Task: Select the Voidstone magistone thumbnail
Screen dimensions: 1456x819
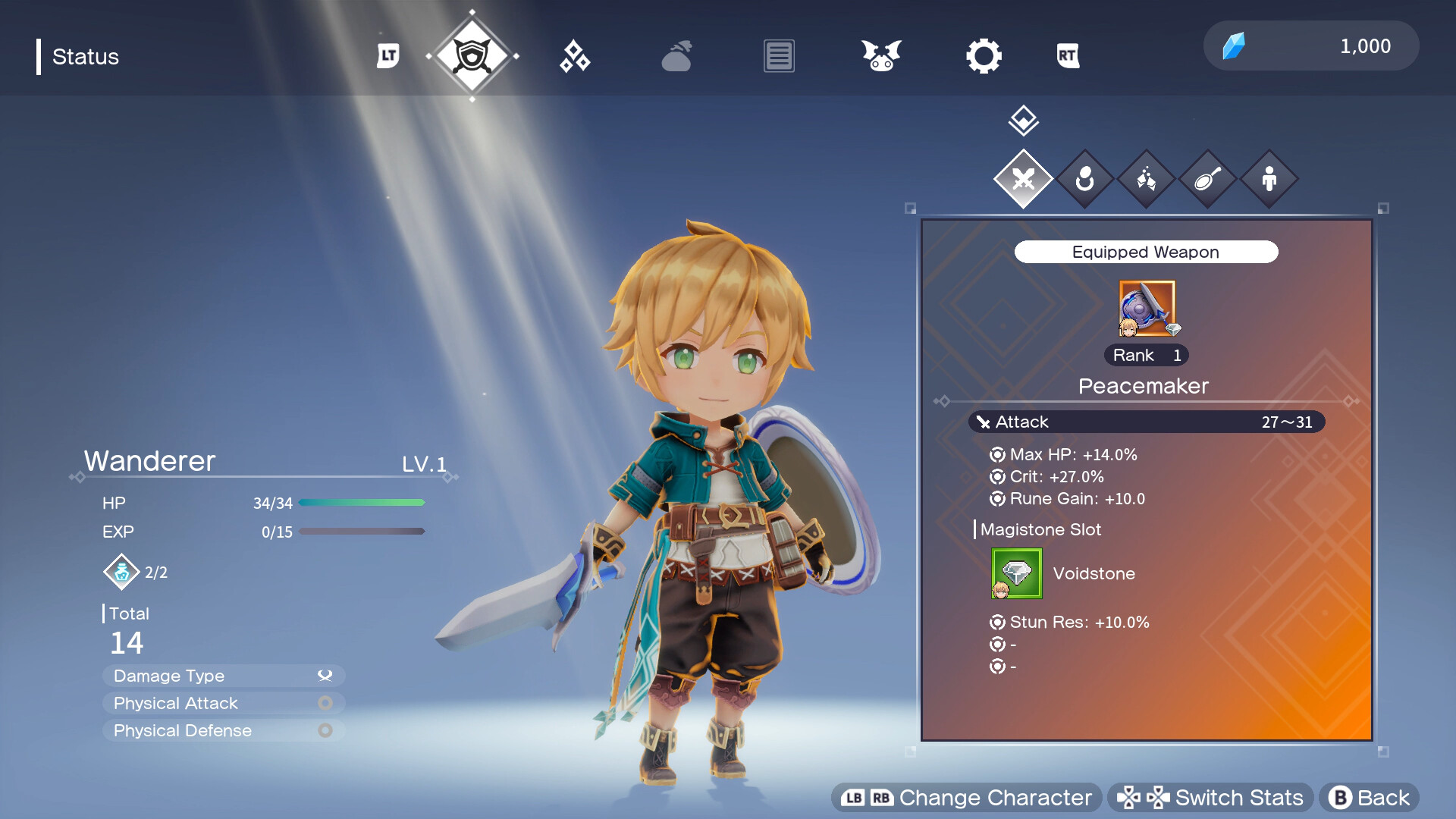Action: coord(1016,573)
